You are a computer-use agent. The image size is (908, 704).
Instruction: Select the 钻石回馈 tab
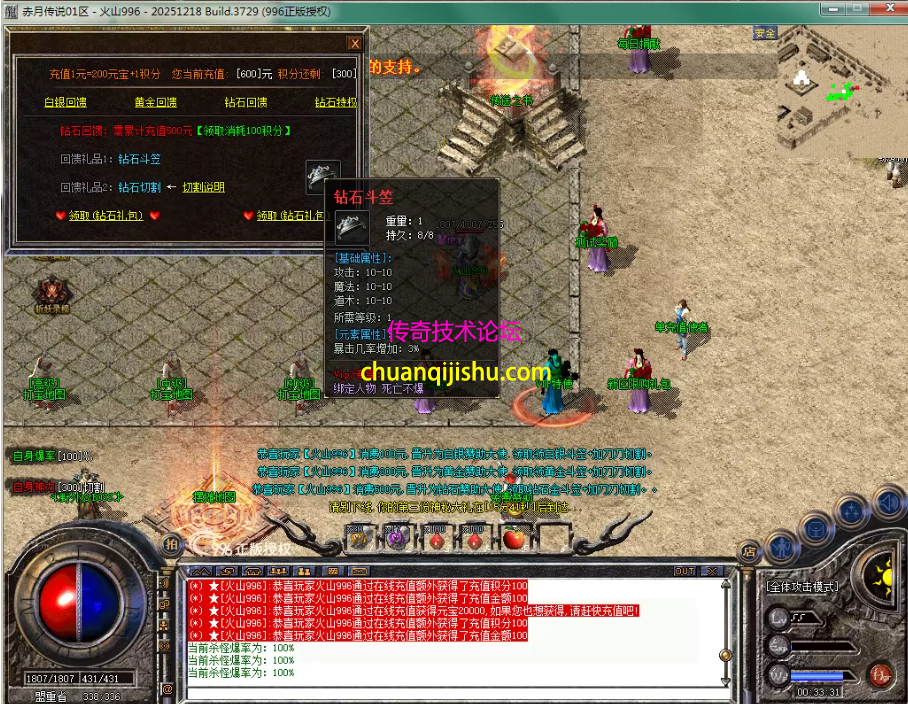245,102
